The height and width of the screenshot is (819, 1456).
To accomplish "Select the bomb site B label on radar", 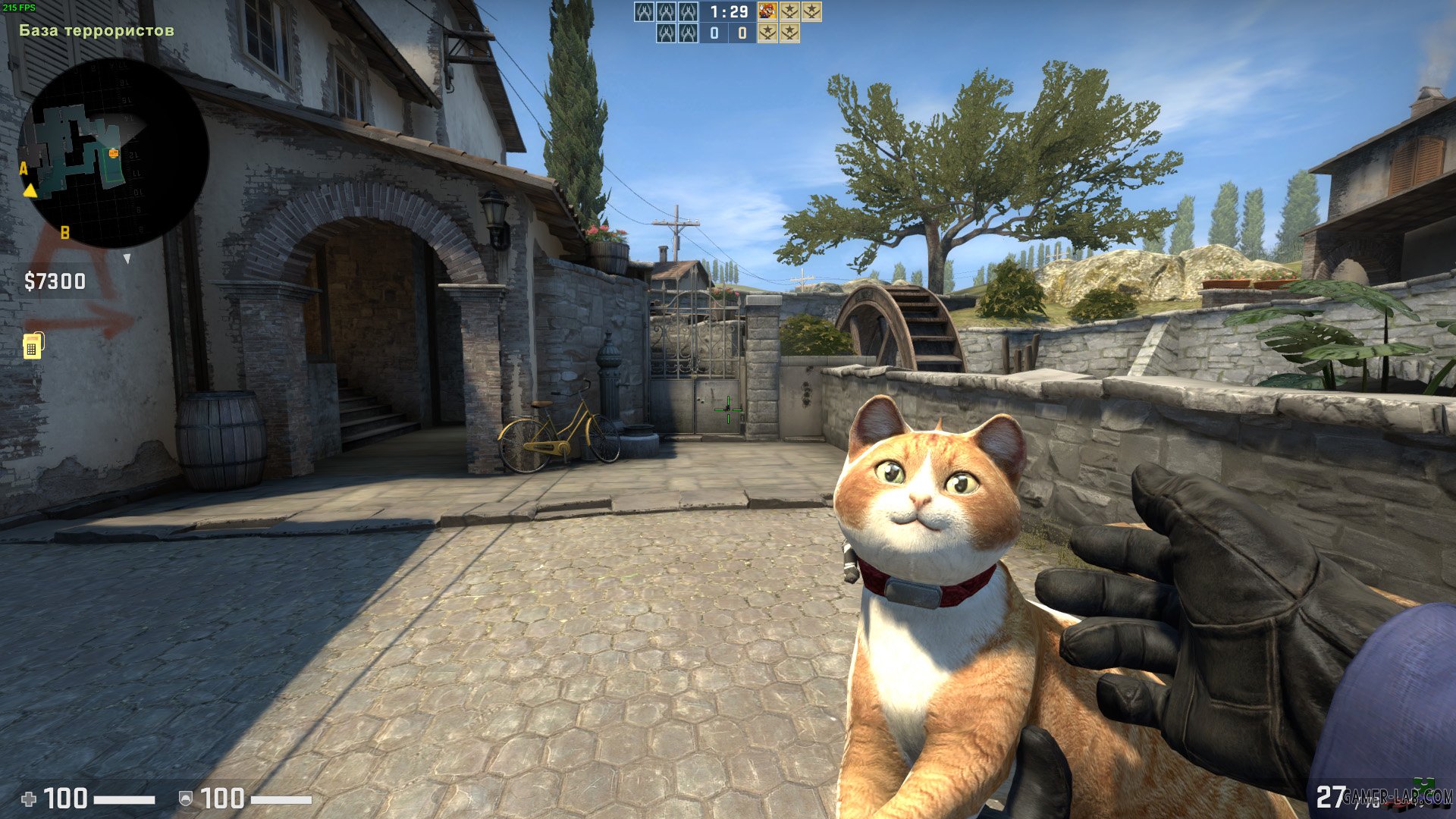I will click(x=64, y=233).
